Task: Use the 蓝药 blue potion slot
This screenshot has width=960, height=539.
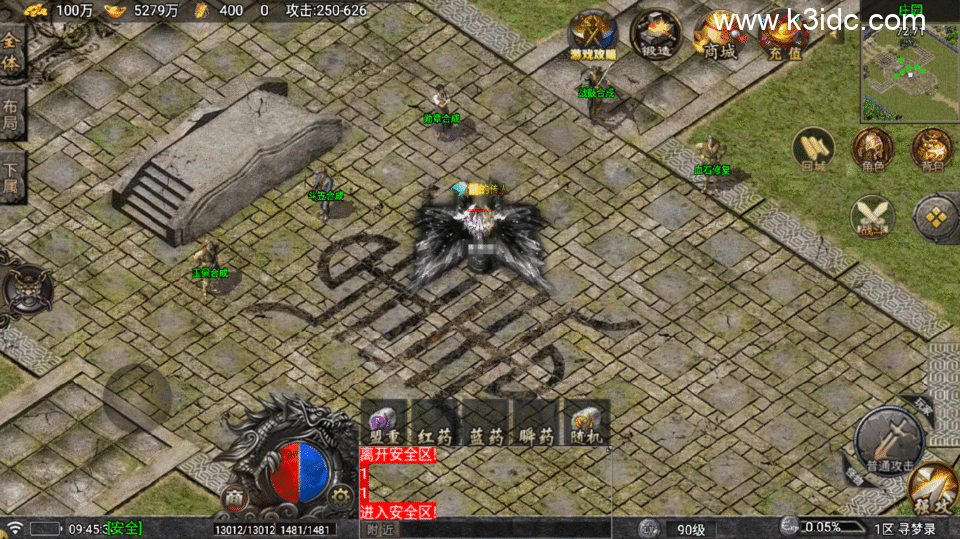Action: 486,422
